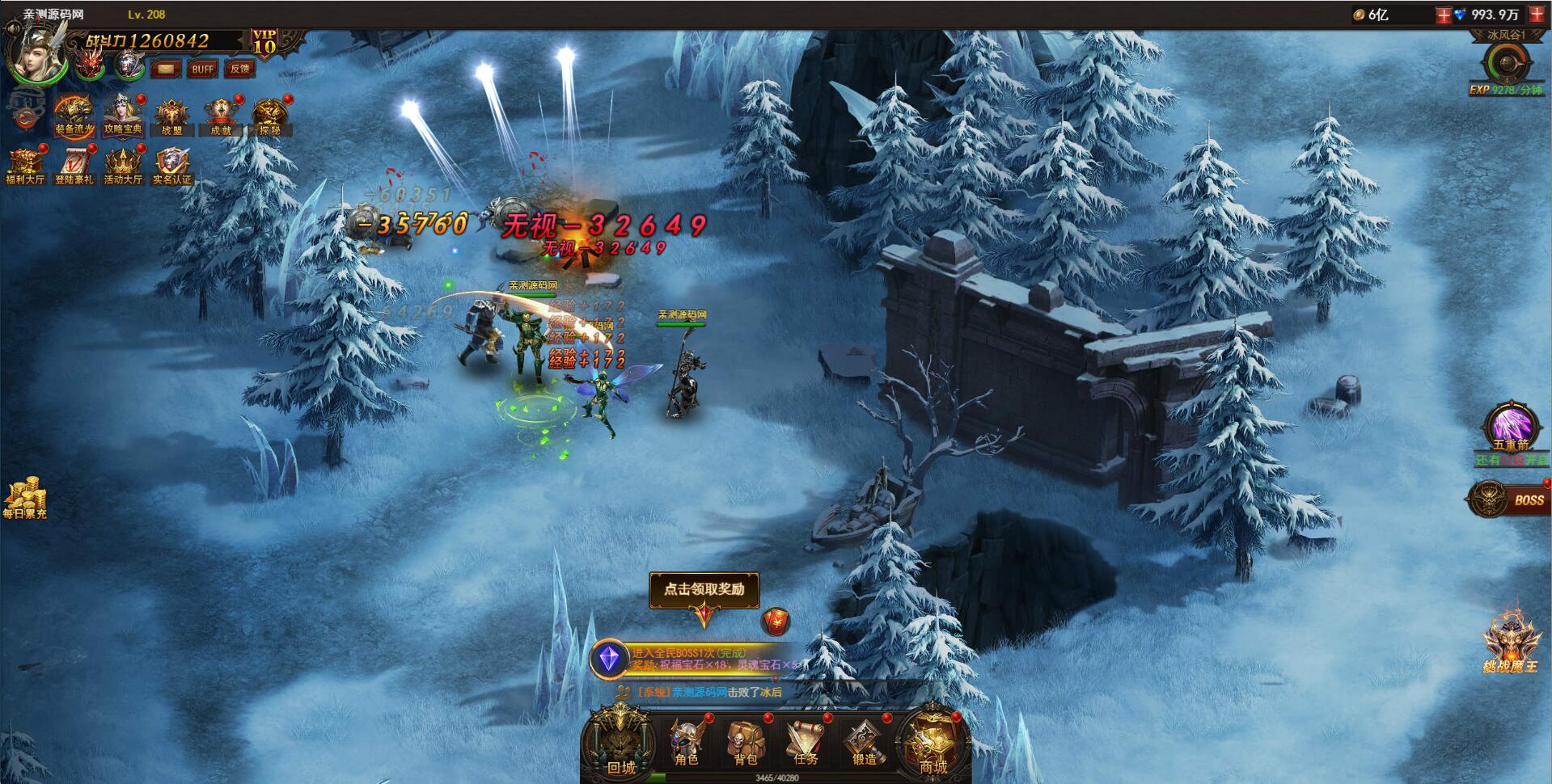
Task: Click the 反馈 feedback button
Action: [239, 69]
